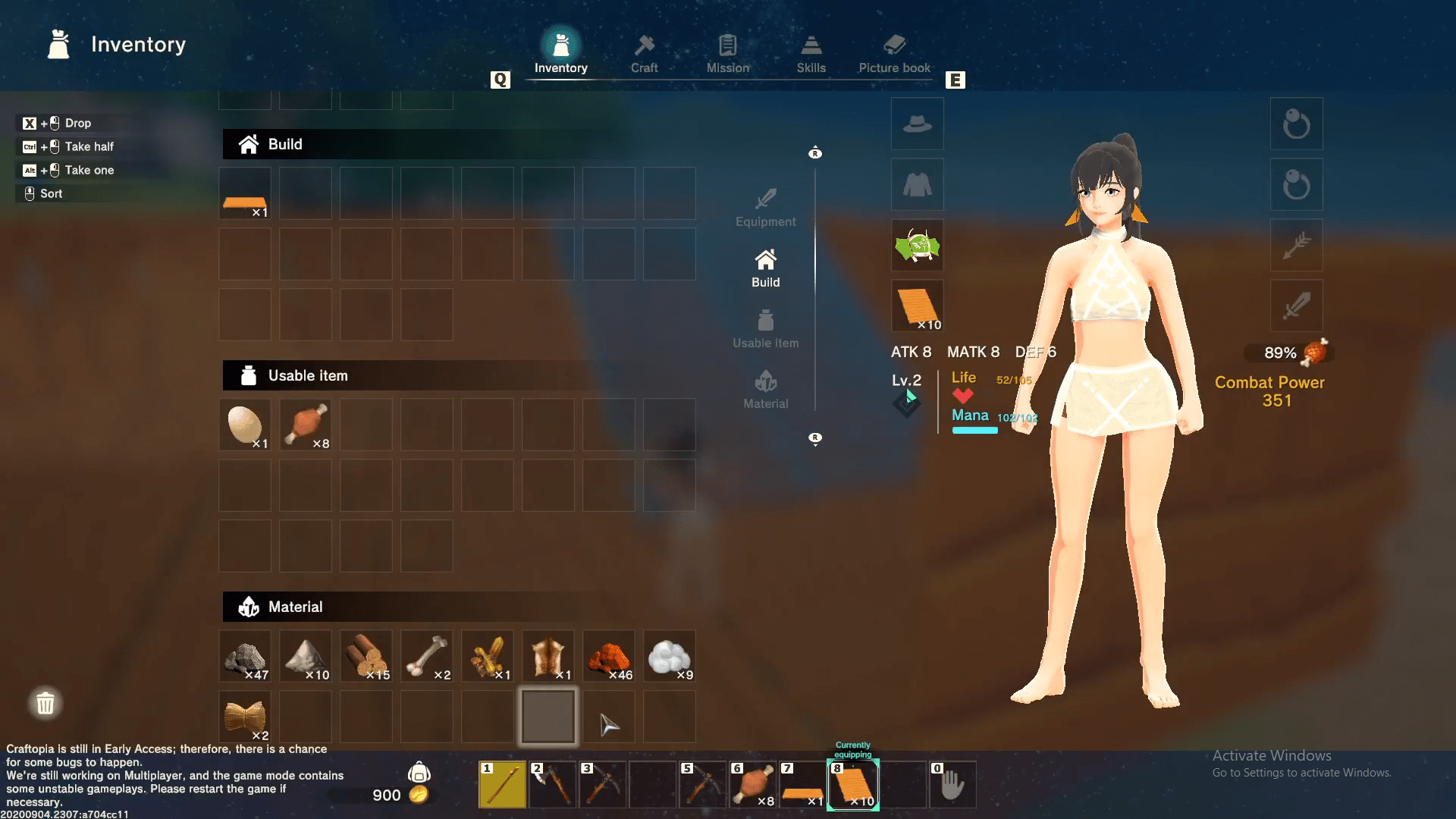Click the backpack icon near the coin count
Viewport: 1456px width, 819px height.
[x=420, y=773]
